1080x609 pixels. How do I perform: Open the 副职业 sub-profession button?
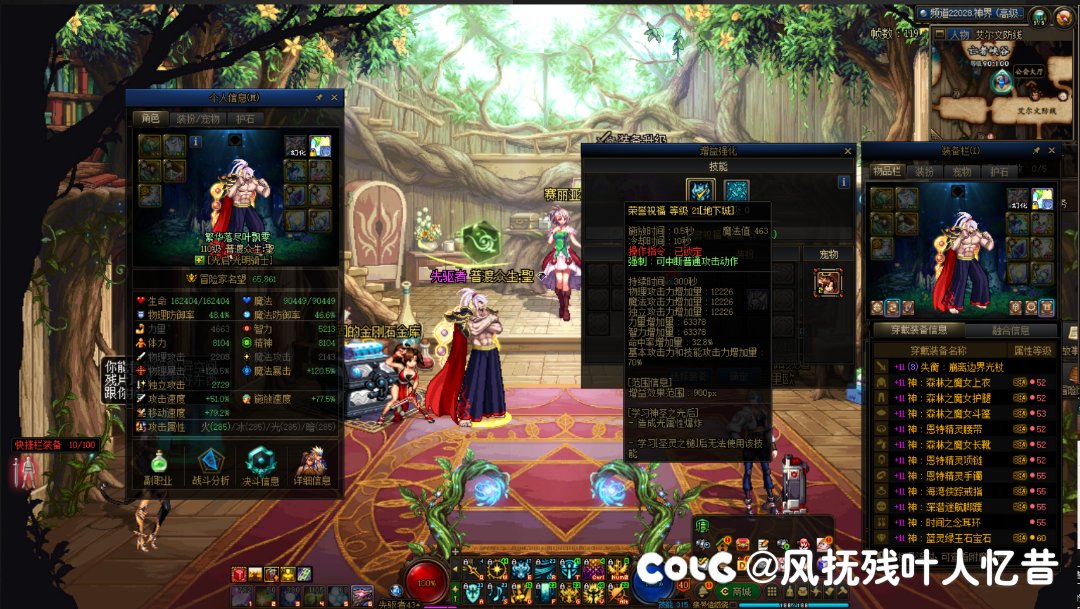(159, 467)
